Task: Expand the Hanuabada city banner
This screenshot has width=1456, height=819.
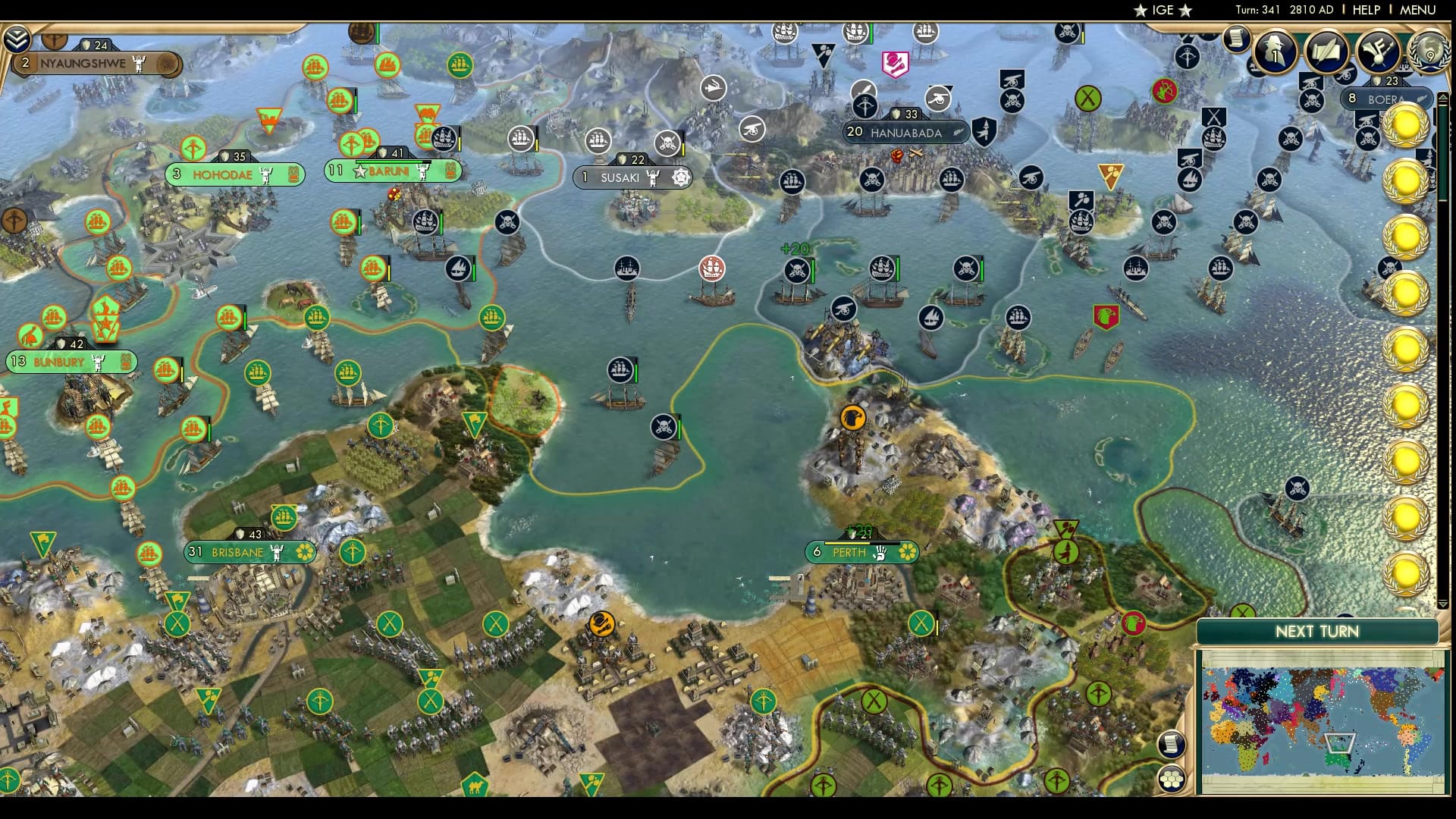Action: pos(908,132)
